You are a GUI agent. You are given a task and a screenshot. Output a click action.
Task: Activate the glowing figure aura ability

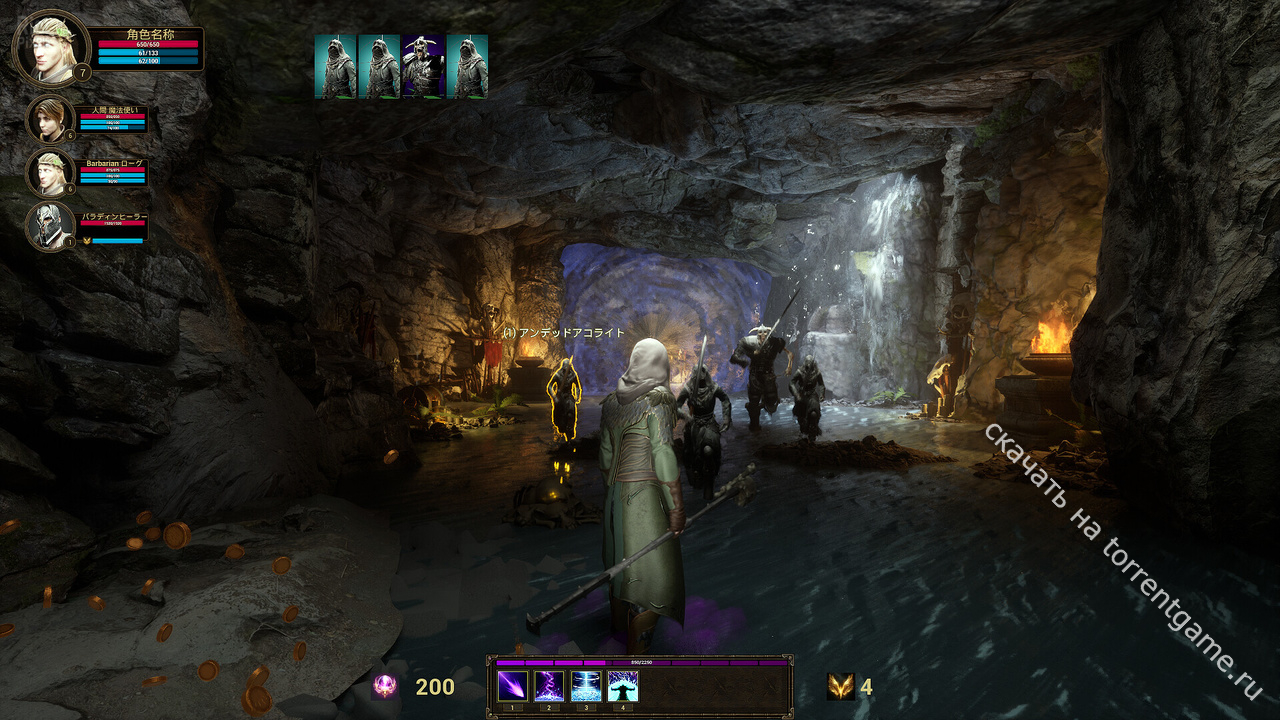pos(622,686)
